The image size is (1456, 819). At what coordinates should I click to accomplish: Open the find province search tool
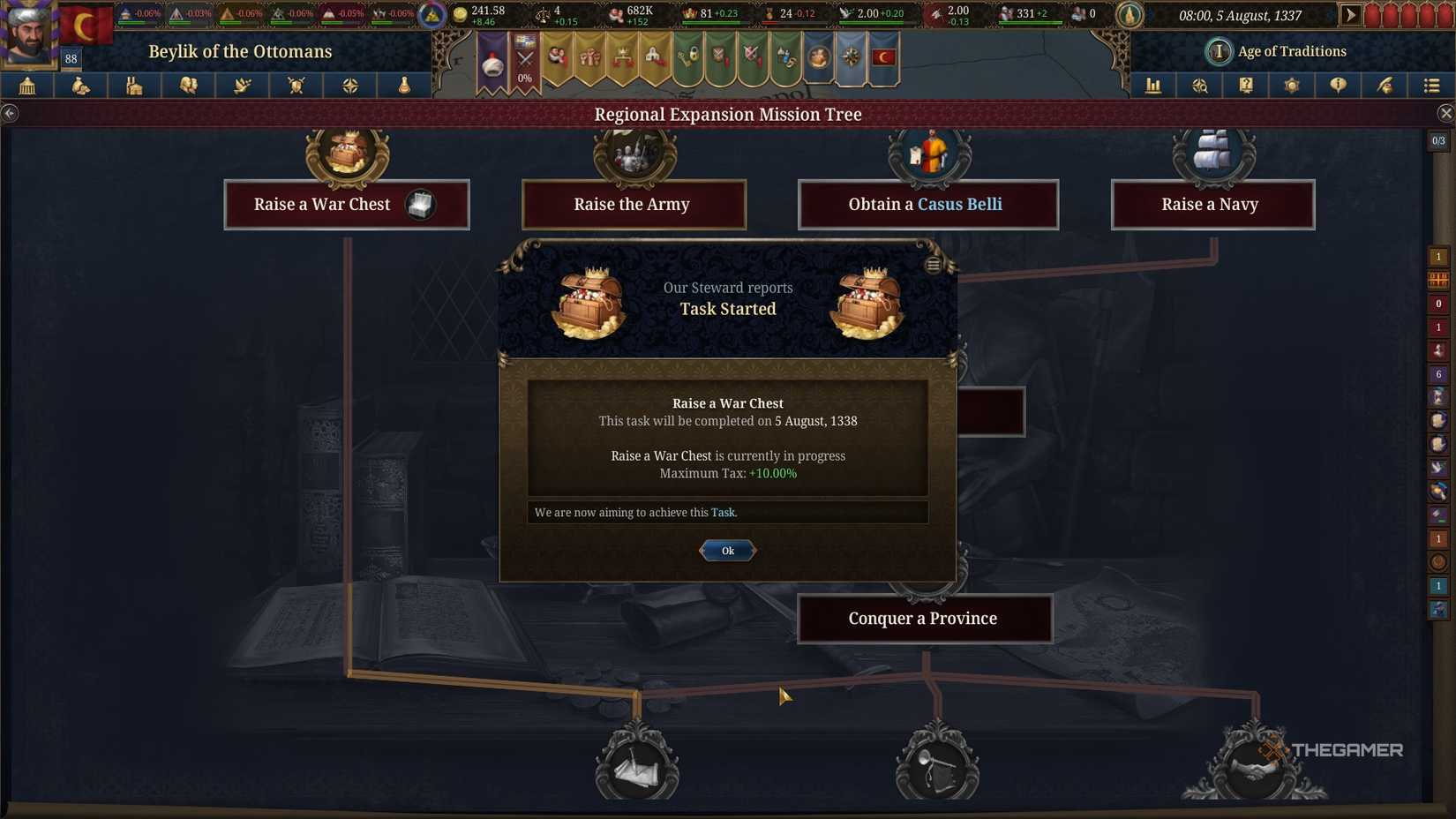1200,86
